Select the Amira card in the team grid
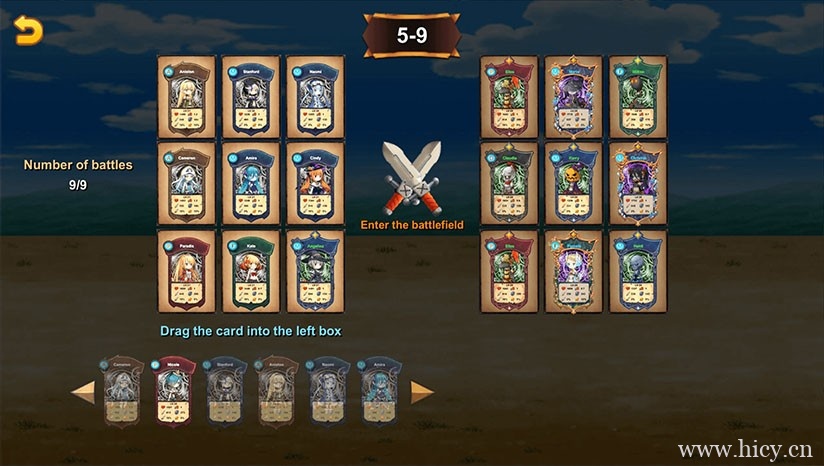Screen dimensions: 824x466 (250, 183)
